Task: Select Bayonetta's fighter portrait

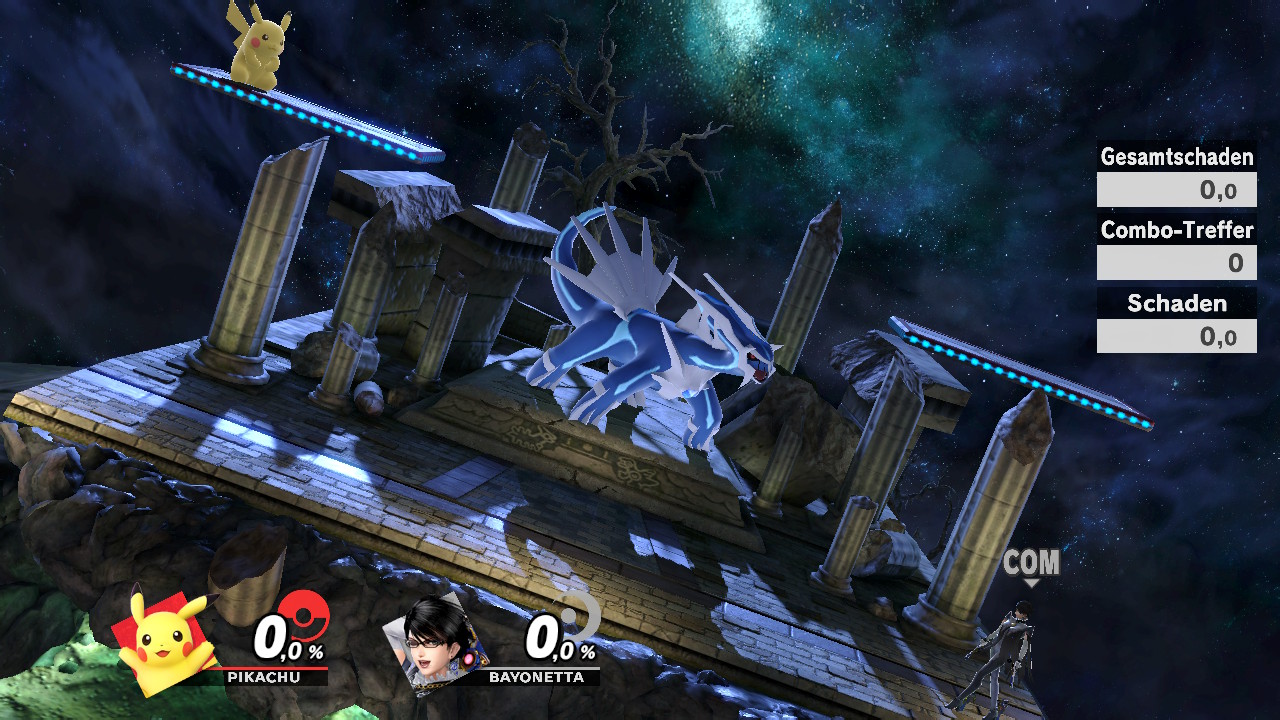Action: tap(438, 640)
